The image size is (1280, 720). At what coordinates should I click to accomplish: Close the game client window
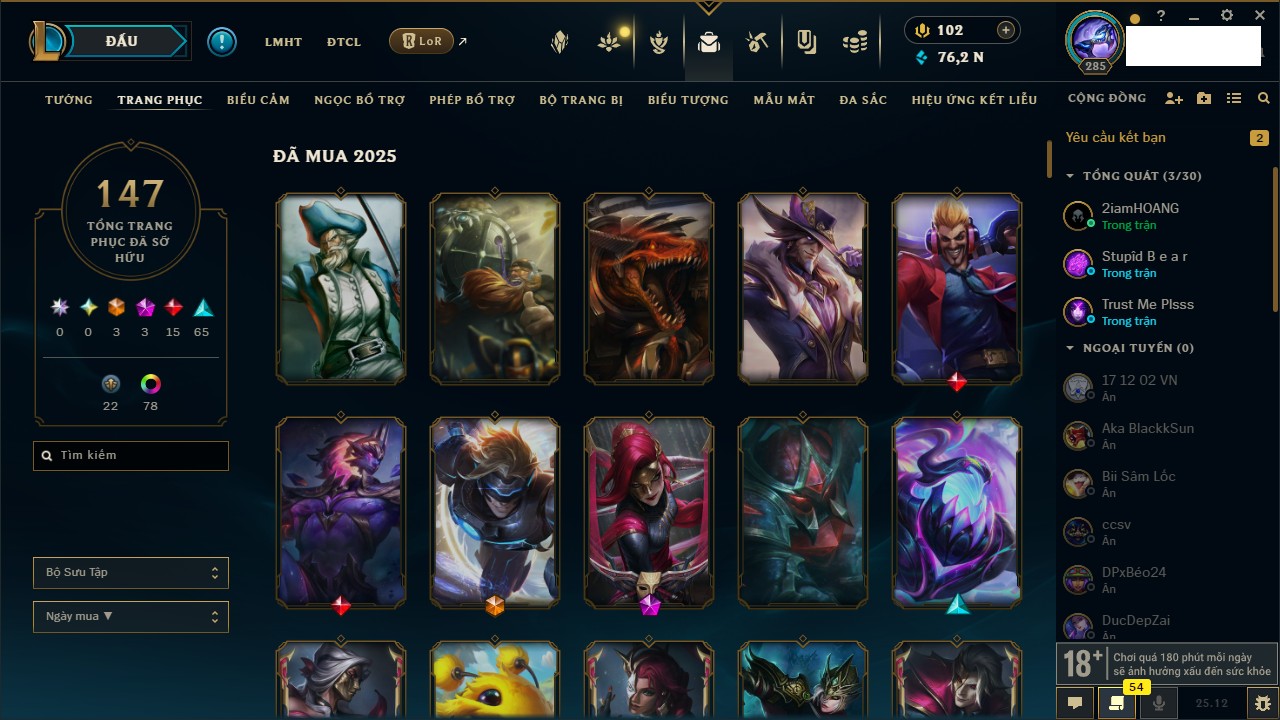(x=1260, y=16)
